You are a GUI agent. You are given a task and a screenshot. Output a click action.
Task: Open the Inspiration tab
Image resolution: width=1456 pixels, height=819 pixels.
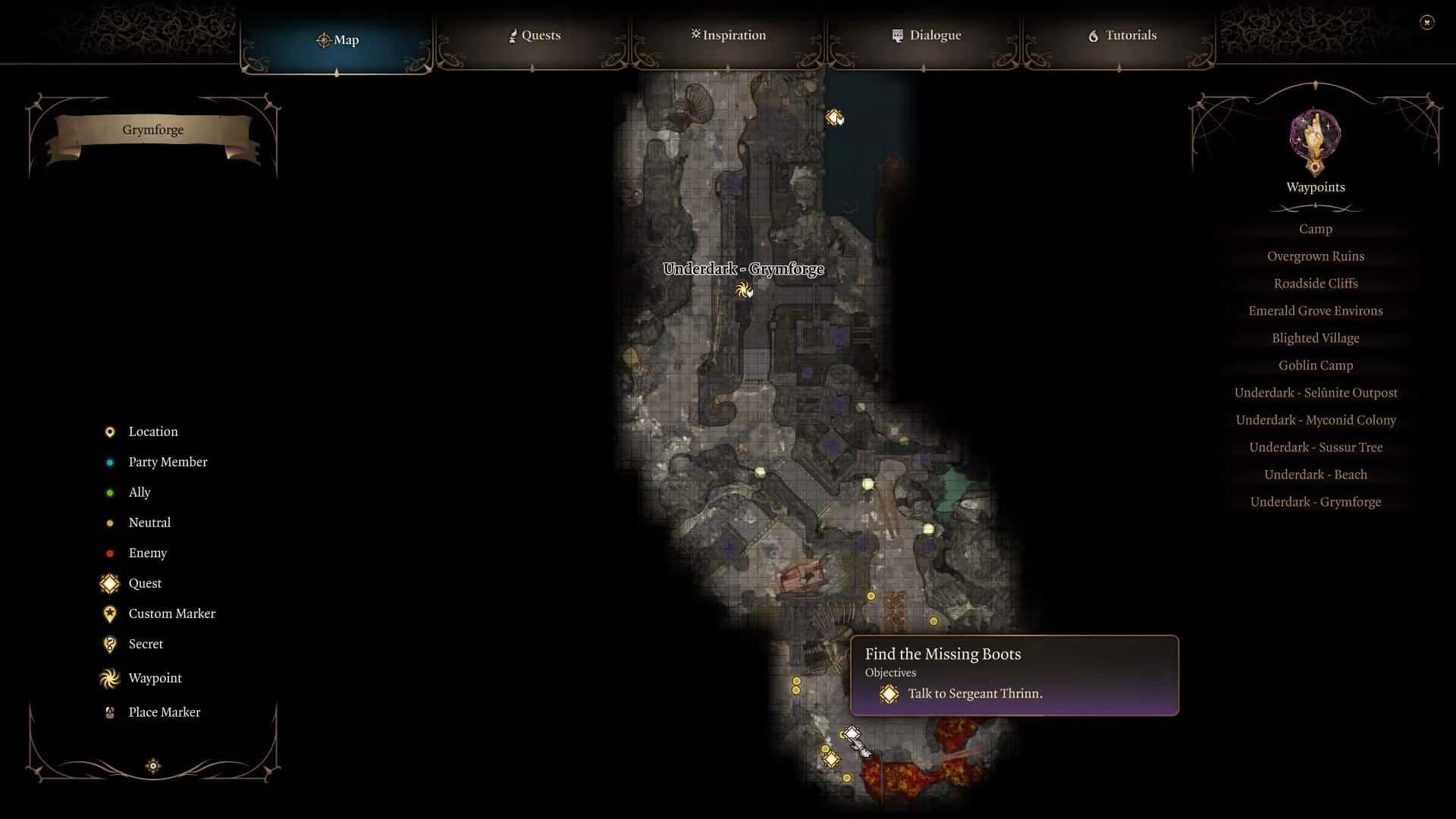point(728,36)
